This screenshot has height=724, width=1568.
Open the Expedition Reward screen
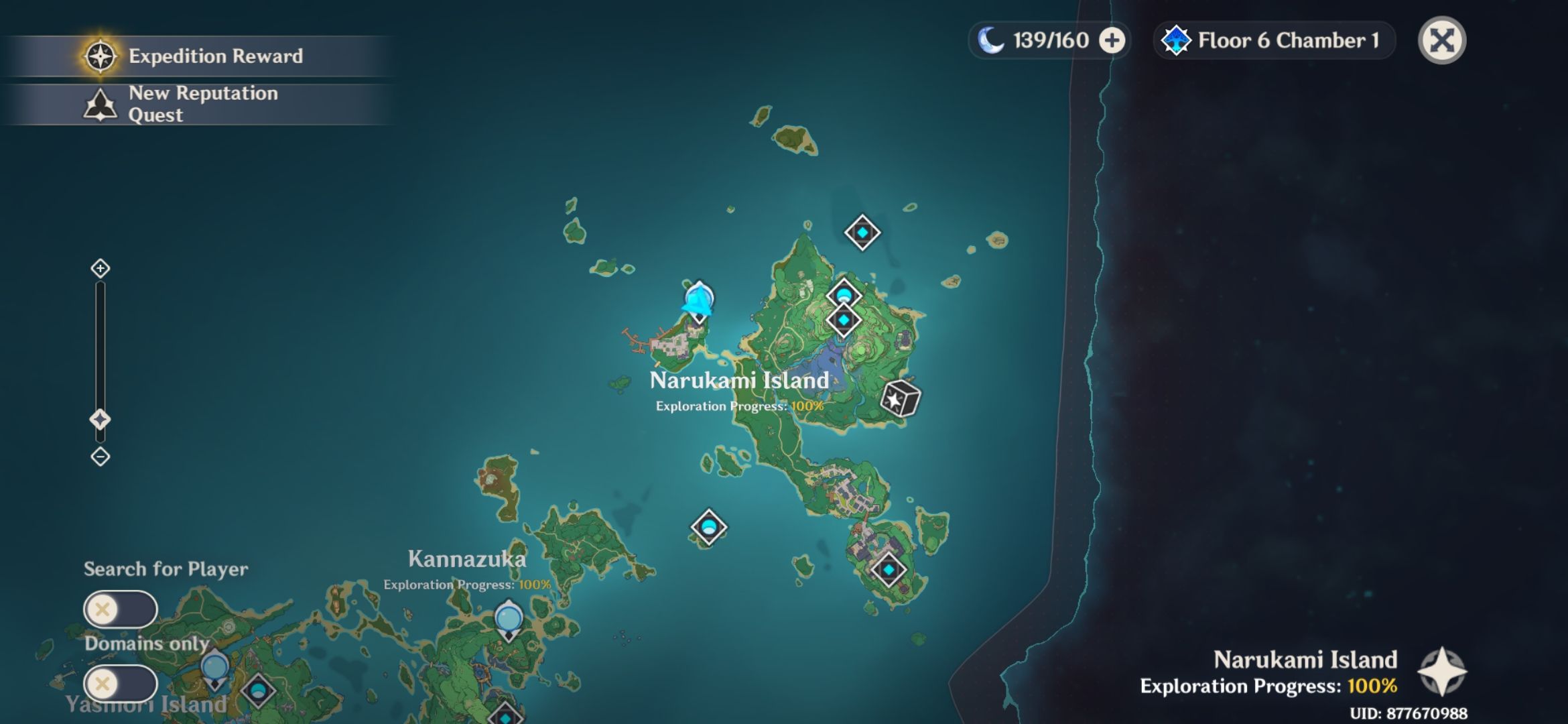point(214,56)
